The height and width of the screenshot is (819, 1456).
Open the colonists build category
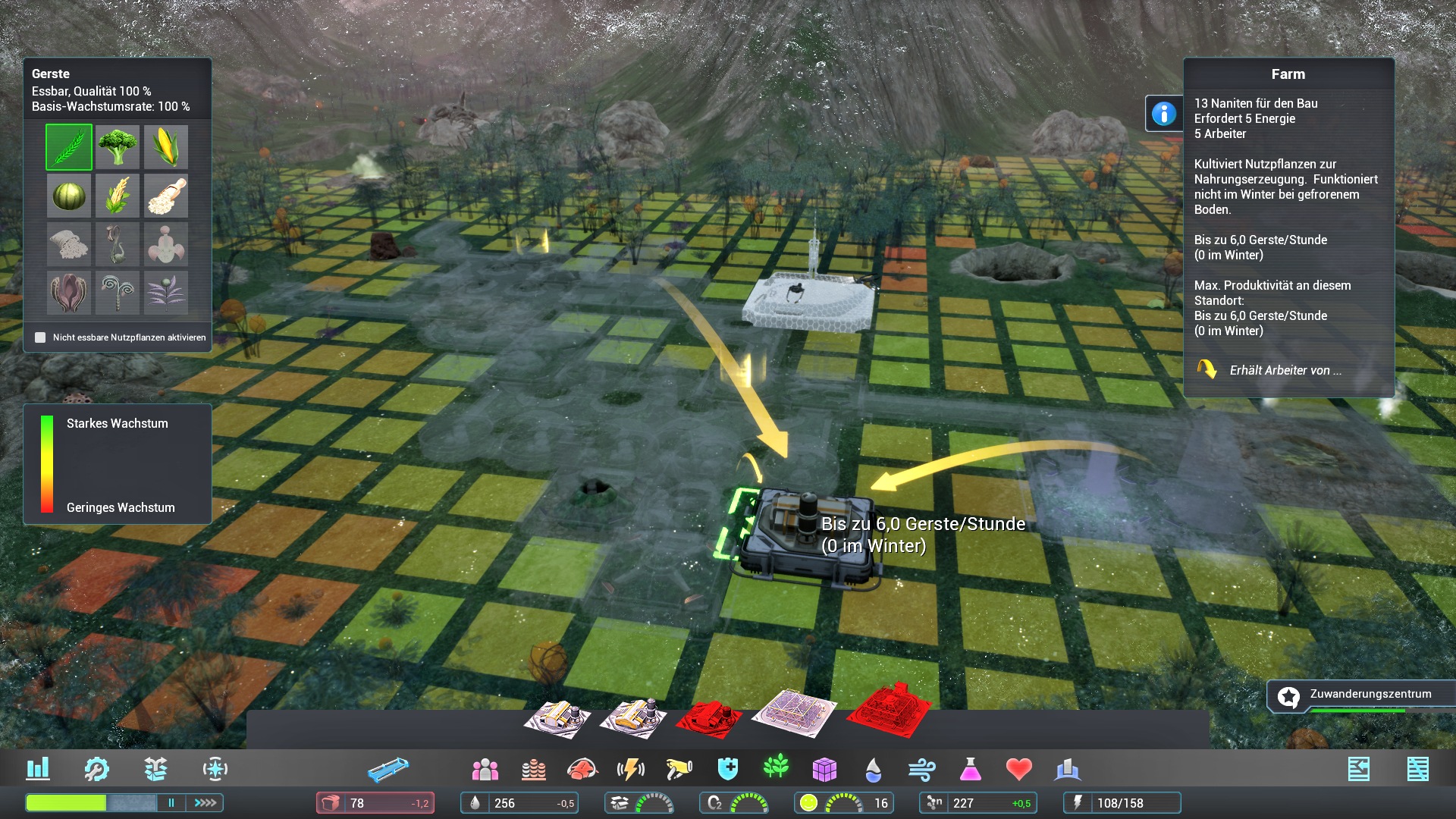[485, 770]
